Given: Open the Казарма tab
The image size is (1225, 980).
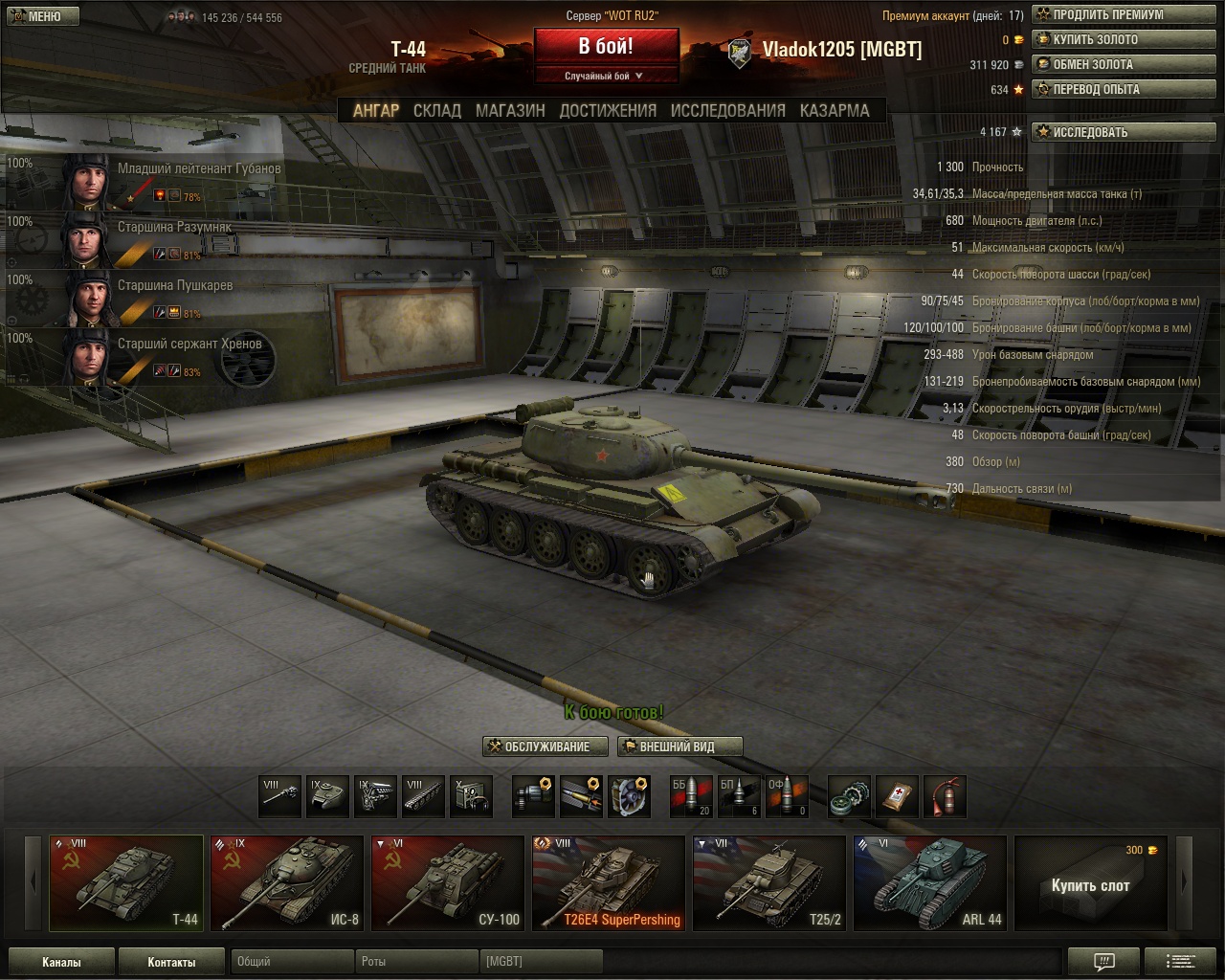Looking at the screenshot, I should [835, 111].
